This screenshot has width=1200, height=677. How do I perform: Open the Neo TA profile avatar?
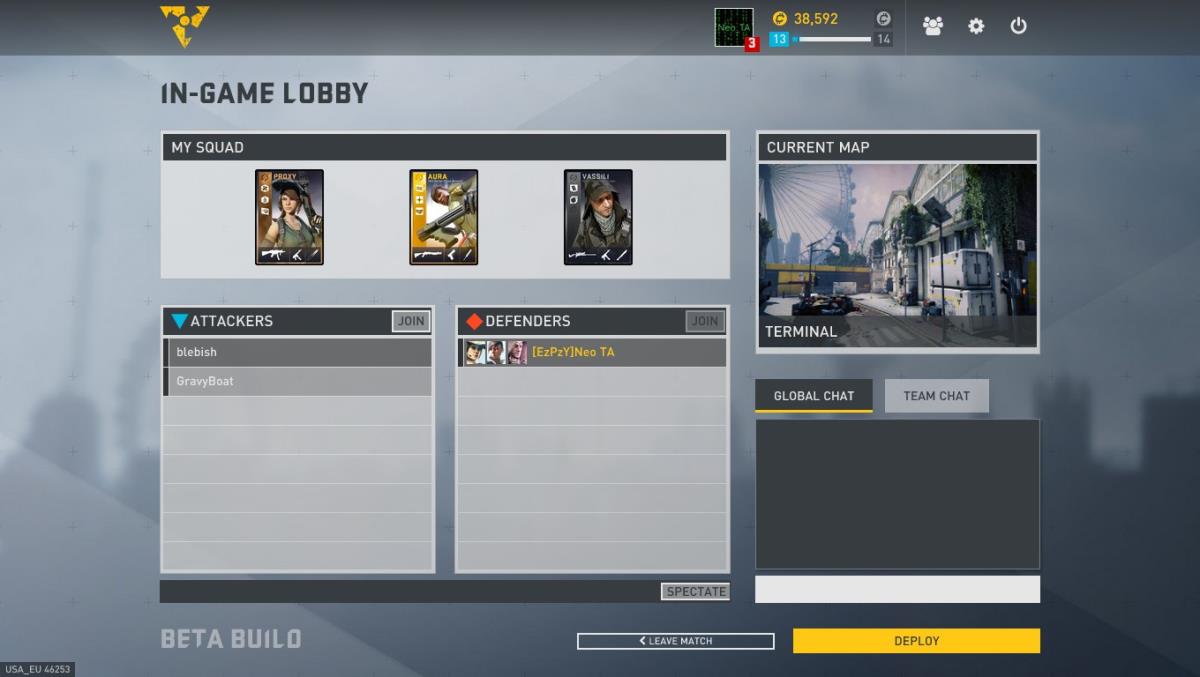[x=734, y=27]
